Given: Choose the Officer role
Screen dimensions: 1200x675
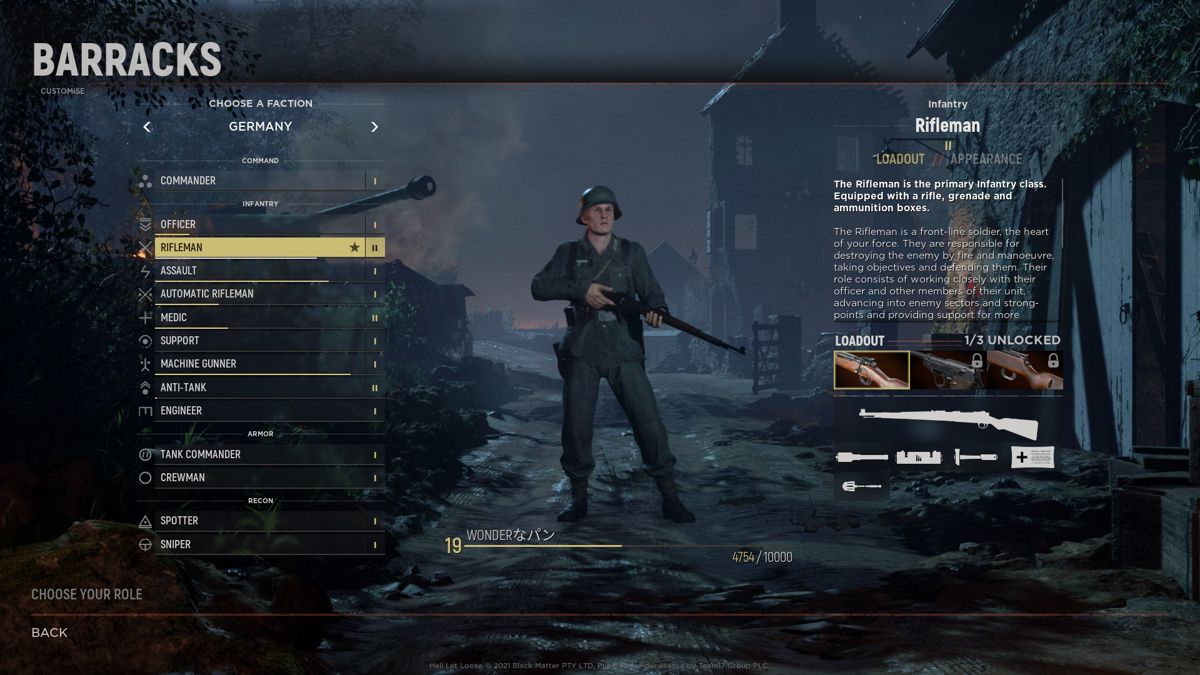Looking at the screenshot, I should tap(260, 224).
